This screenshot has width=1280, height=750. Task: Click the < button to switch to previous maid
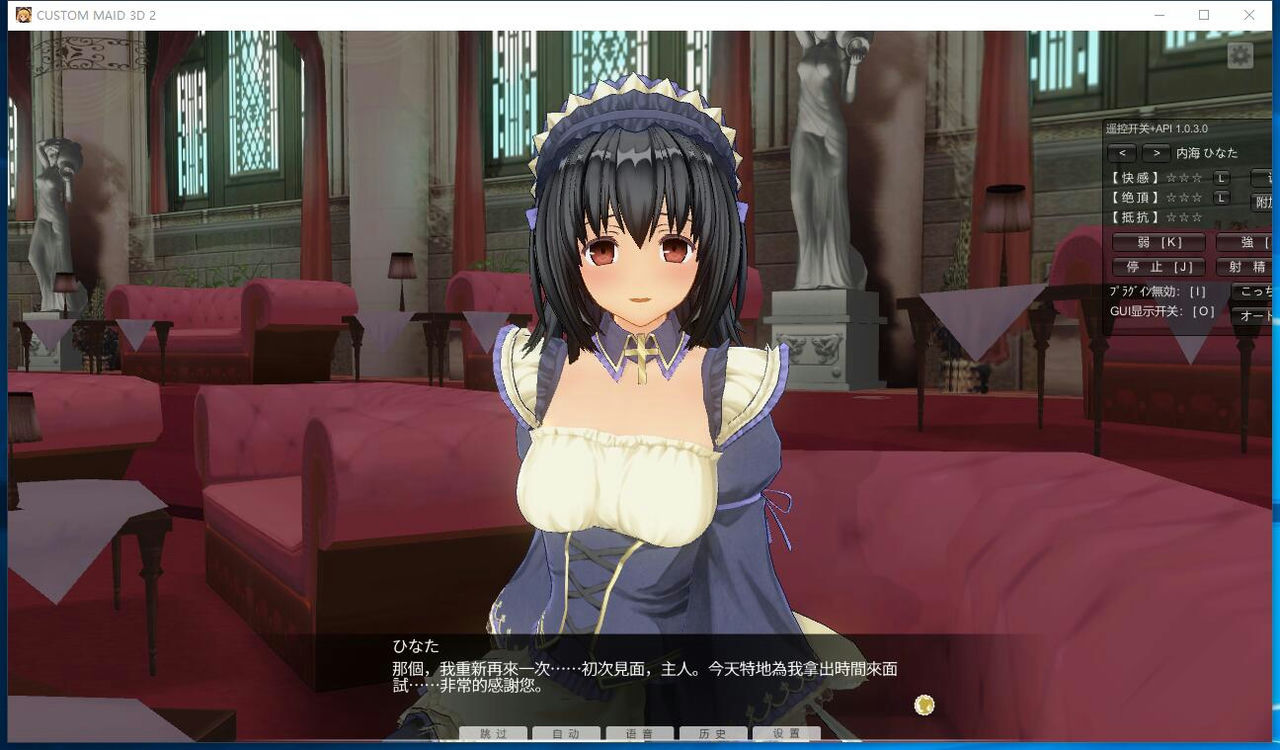click(x=1122, y=152)
